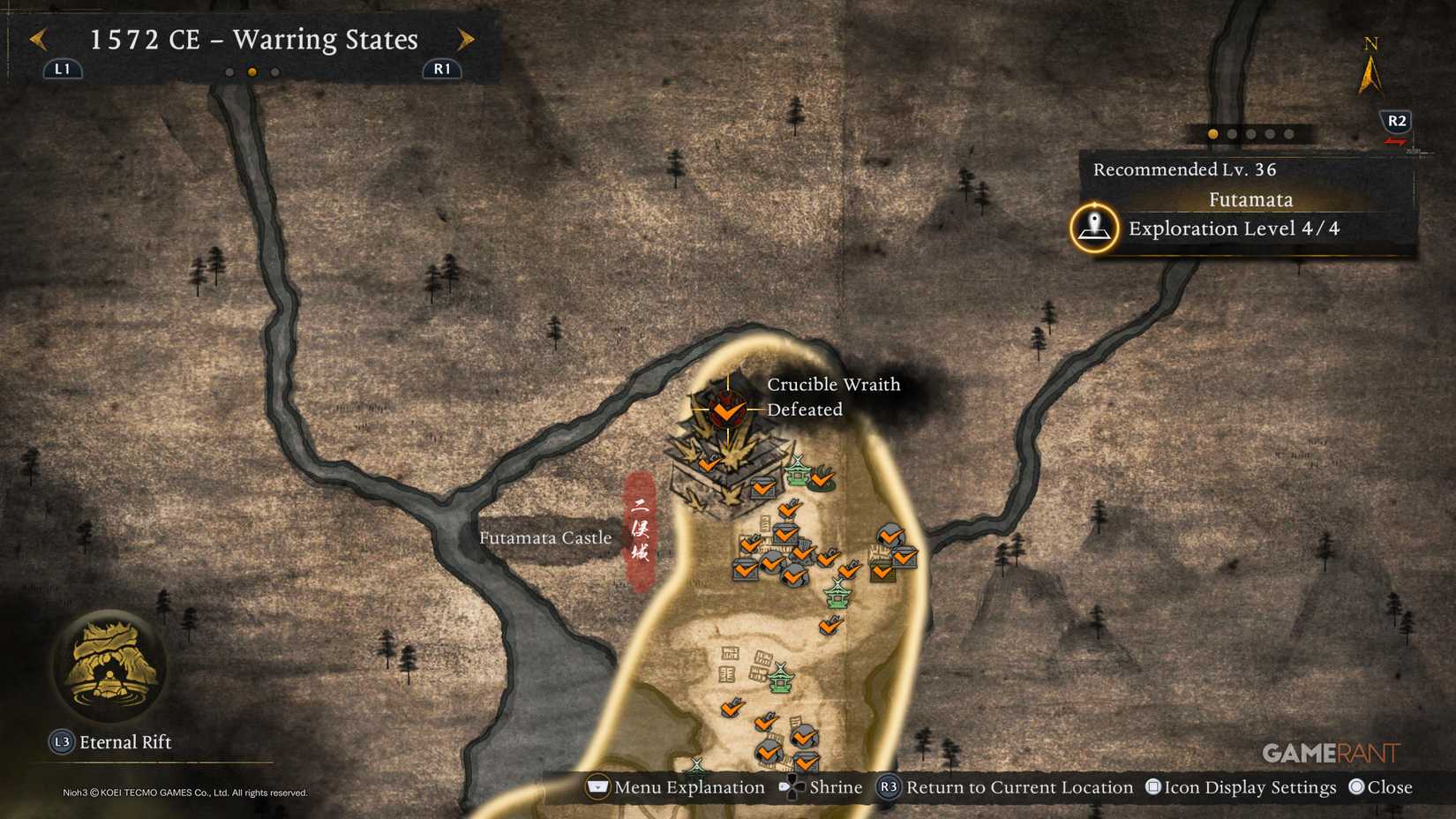Select the 1572 CE Warring States title
This screenshot has width=1456, height=819.
click(x=253, y=40)
